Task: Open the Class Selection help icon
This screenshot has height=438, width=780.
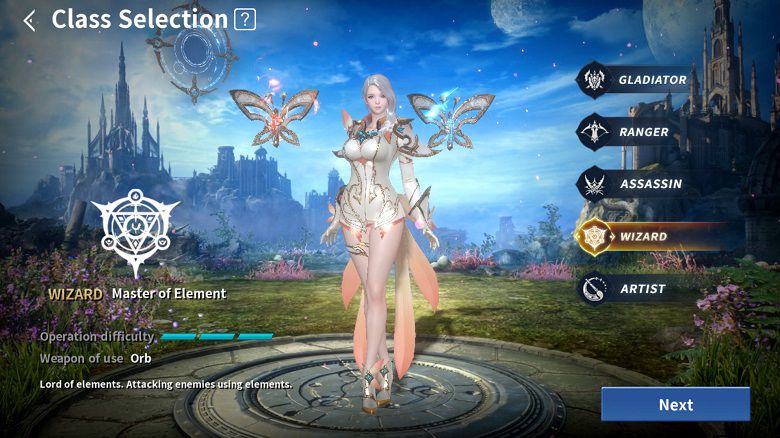Action: coord(244,19)
